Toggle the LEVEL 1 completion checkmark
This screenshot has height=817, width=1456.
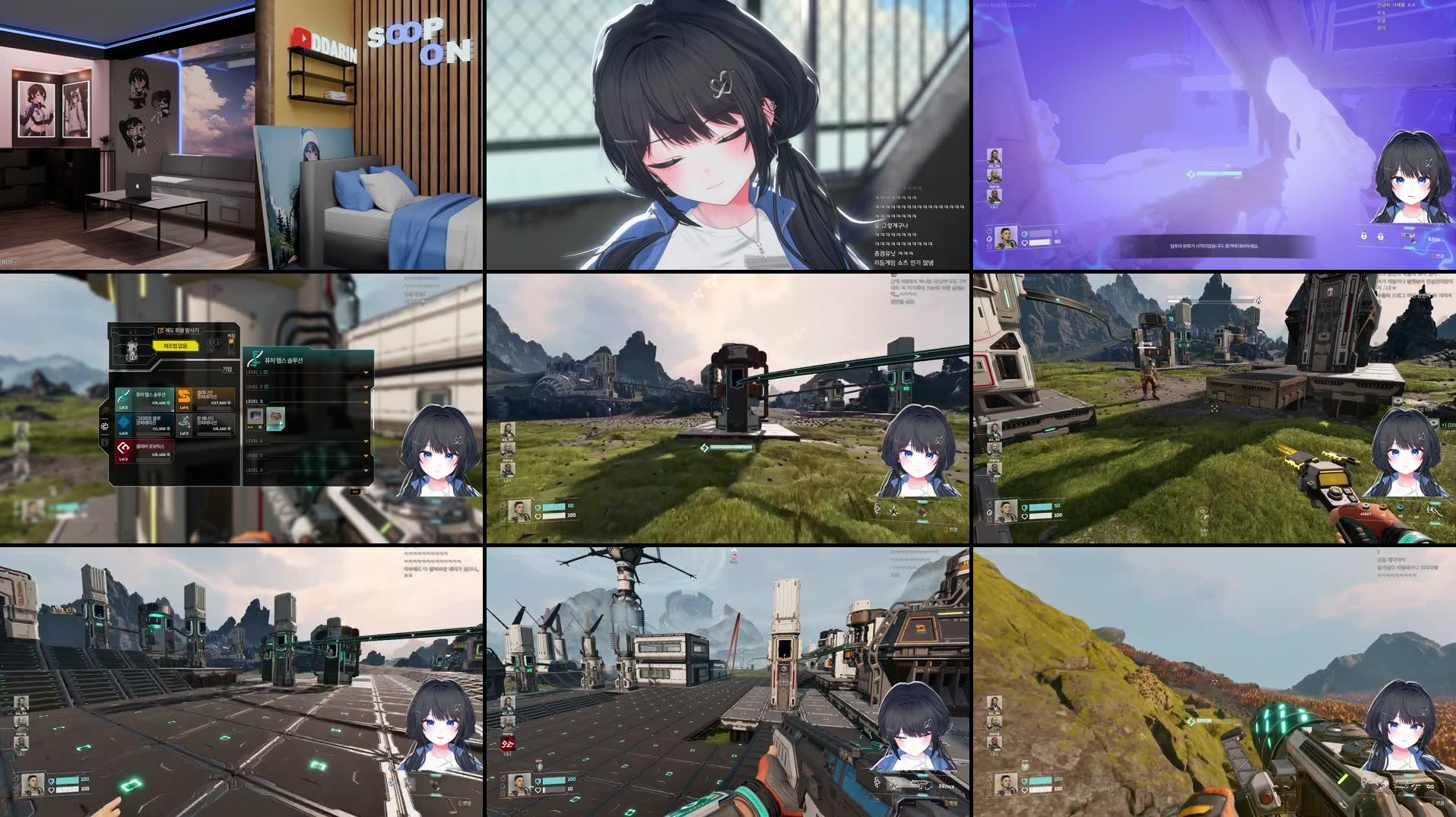[266, 372]
